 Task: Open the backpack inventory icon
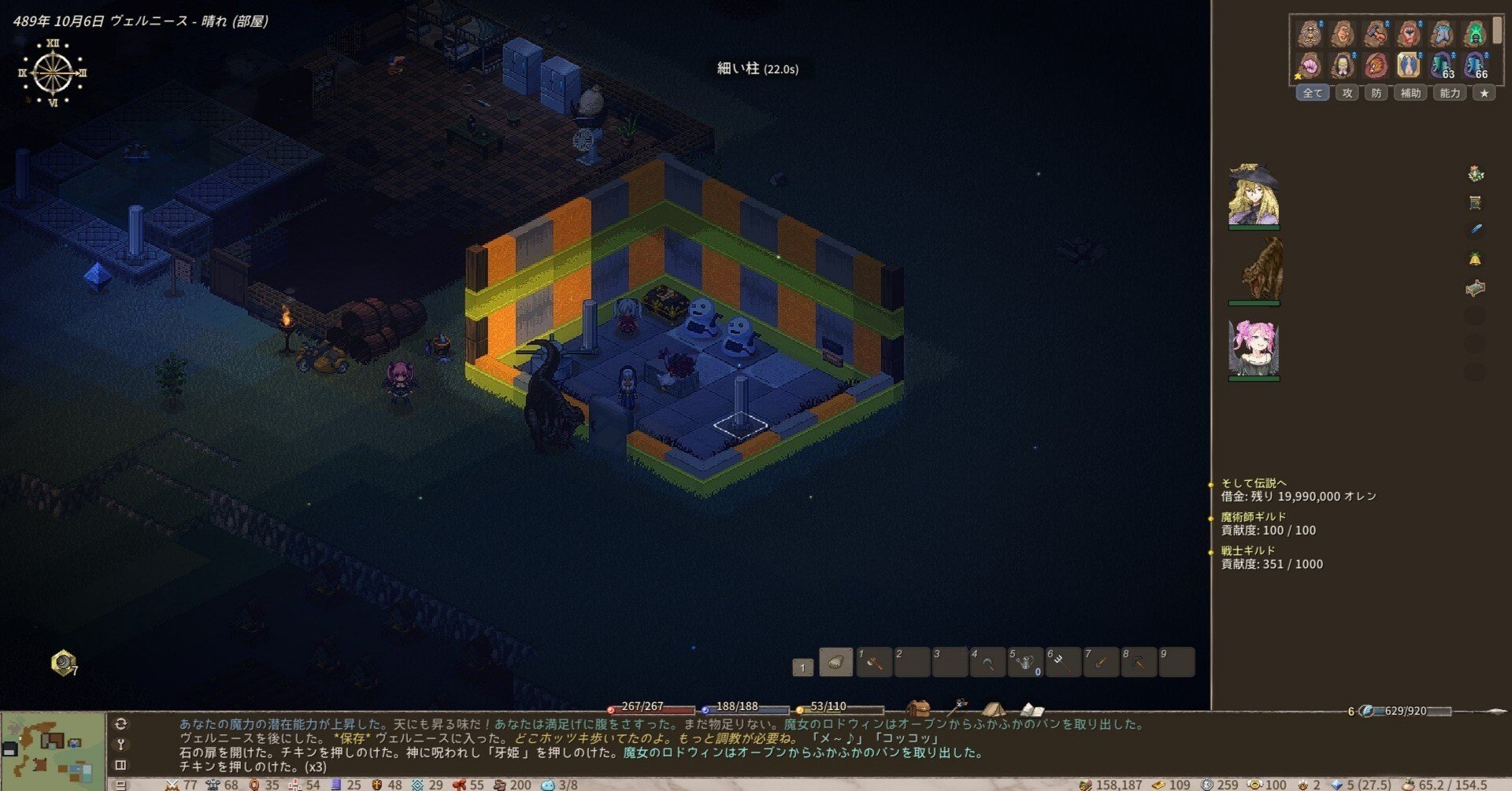917,708
